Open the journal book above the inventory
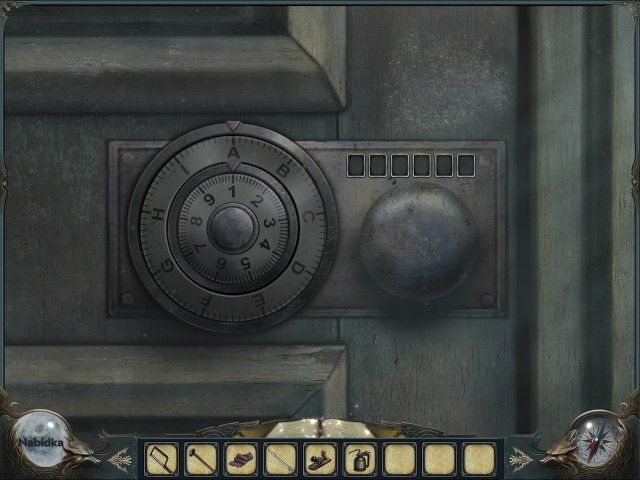This screenshot has height=480, width=640. click(x=319, y=428)
